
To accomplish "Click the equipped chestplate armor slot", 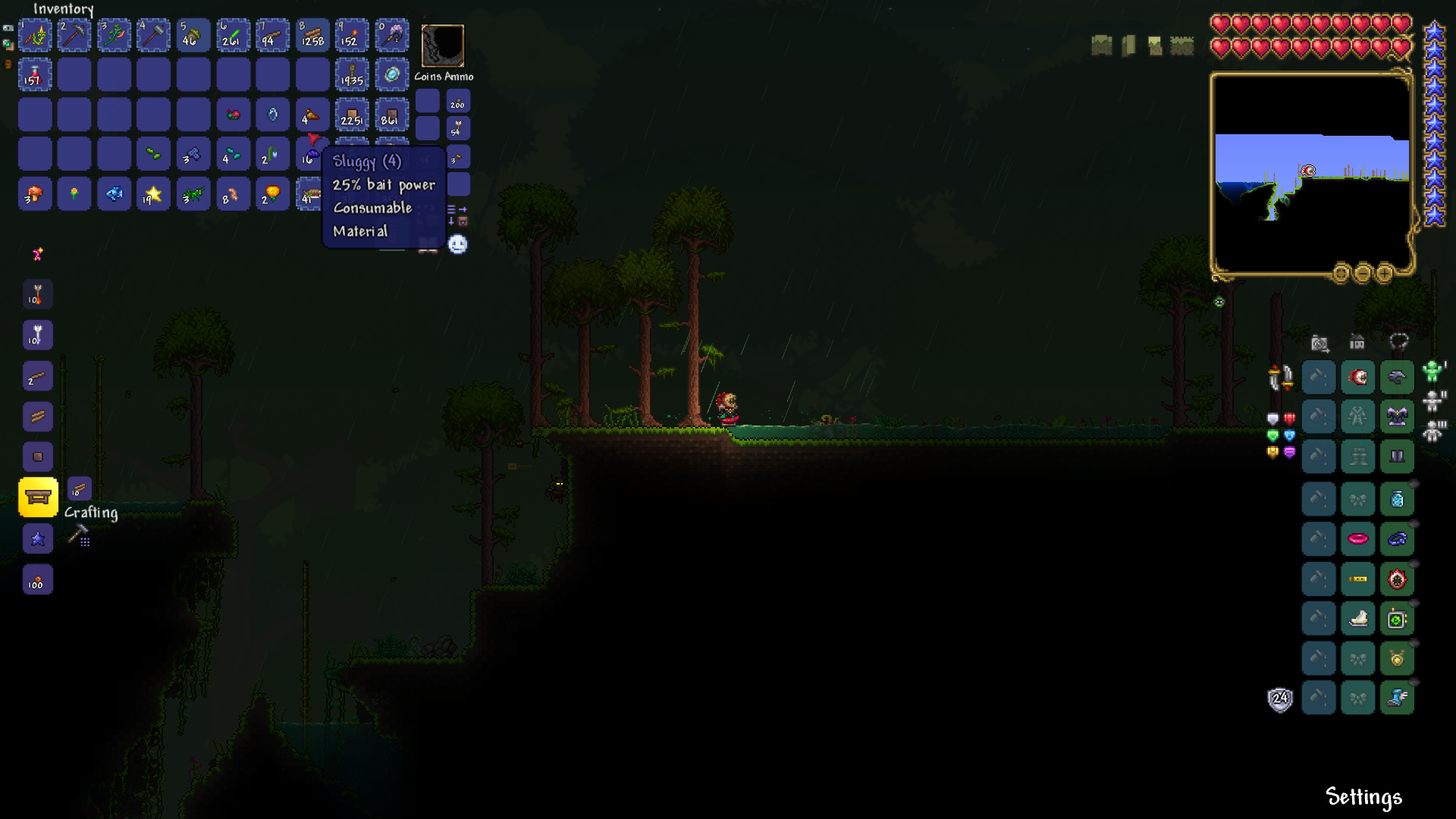I will point(1397,416).
